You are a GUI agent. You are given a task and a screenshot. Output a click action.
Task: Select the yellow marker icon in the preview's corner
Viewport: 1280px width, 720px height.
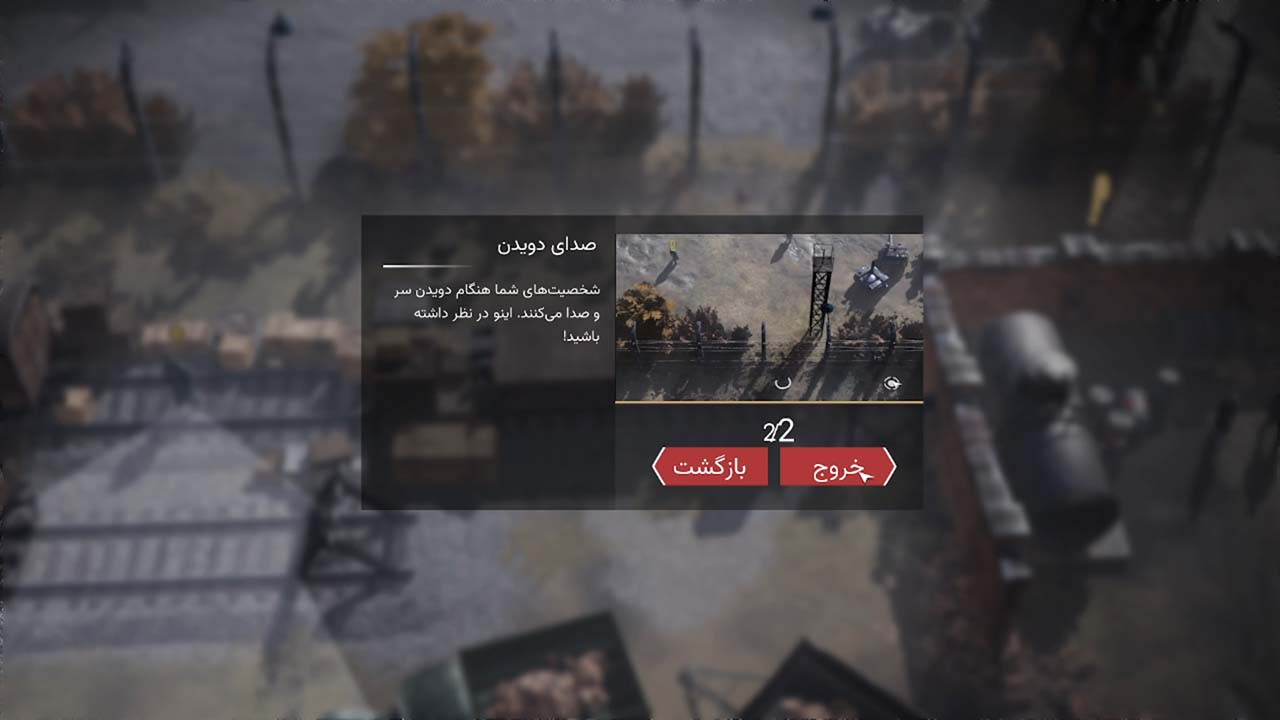[x=672, y=246]
